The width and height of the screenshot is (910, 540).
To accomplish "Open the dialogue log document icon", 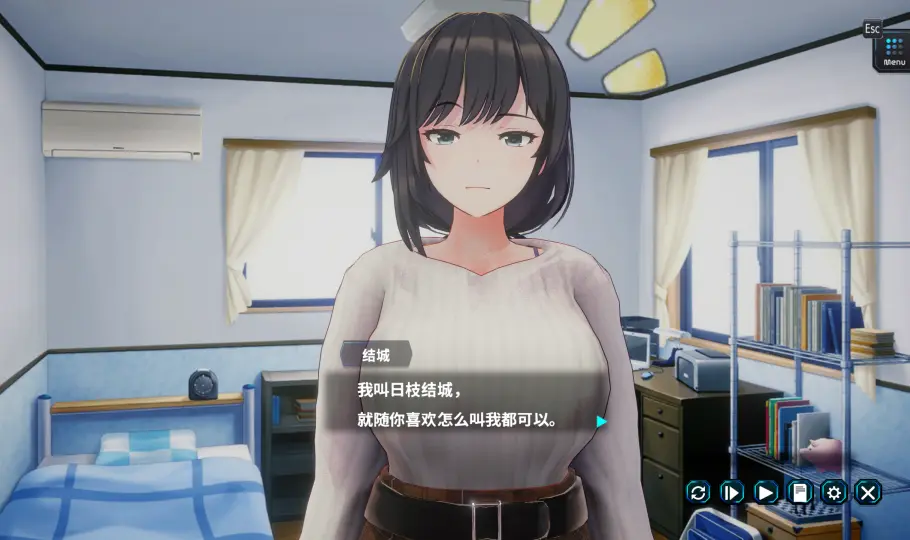I will pos(799,491).
